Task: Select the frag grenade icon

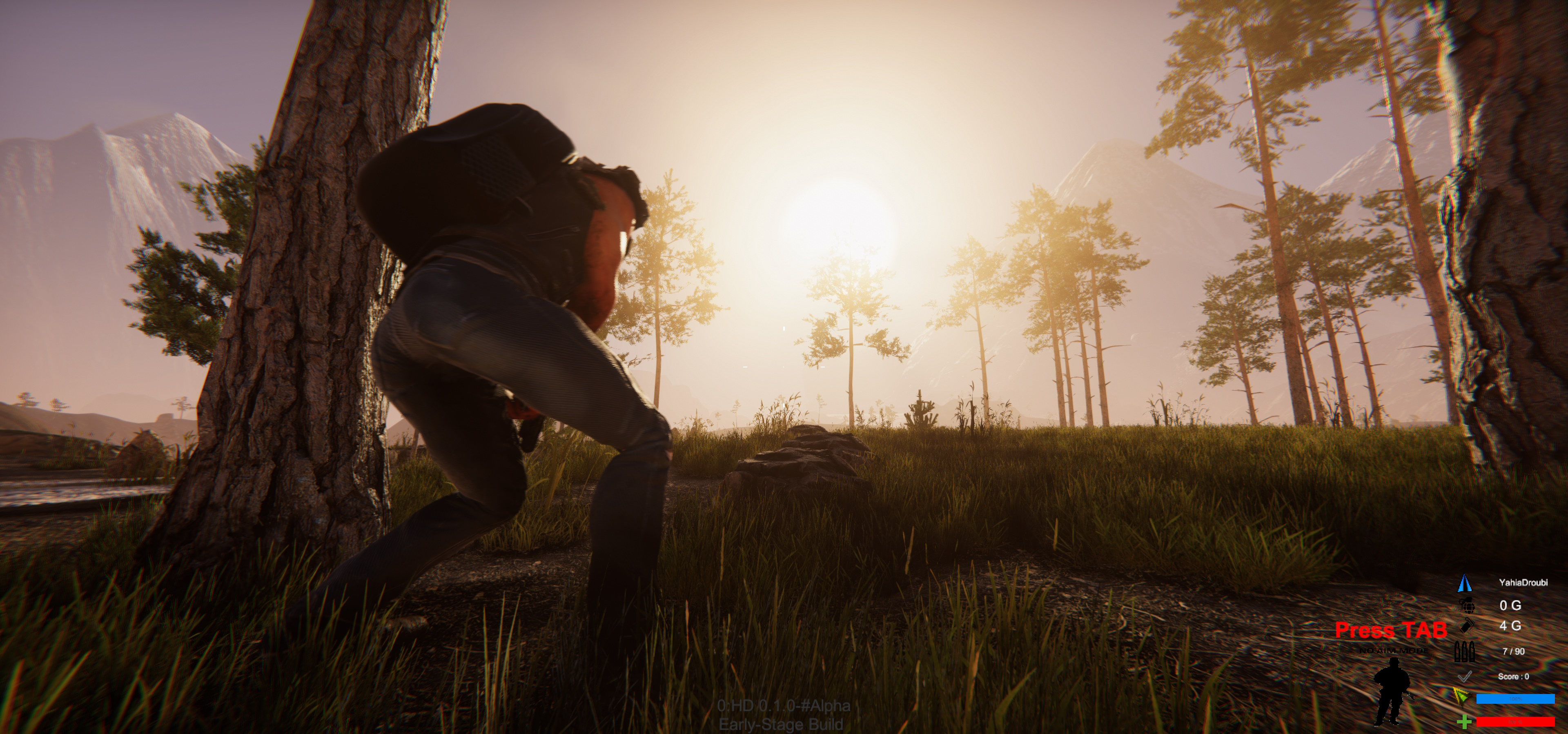Action: (1466, 605)
